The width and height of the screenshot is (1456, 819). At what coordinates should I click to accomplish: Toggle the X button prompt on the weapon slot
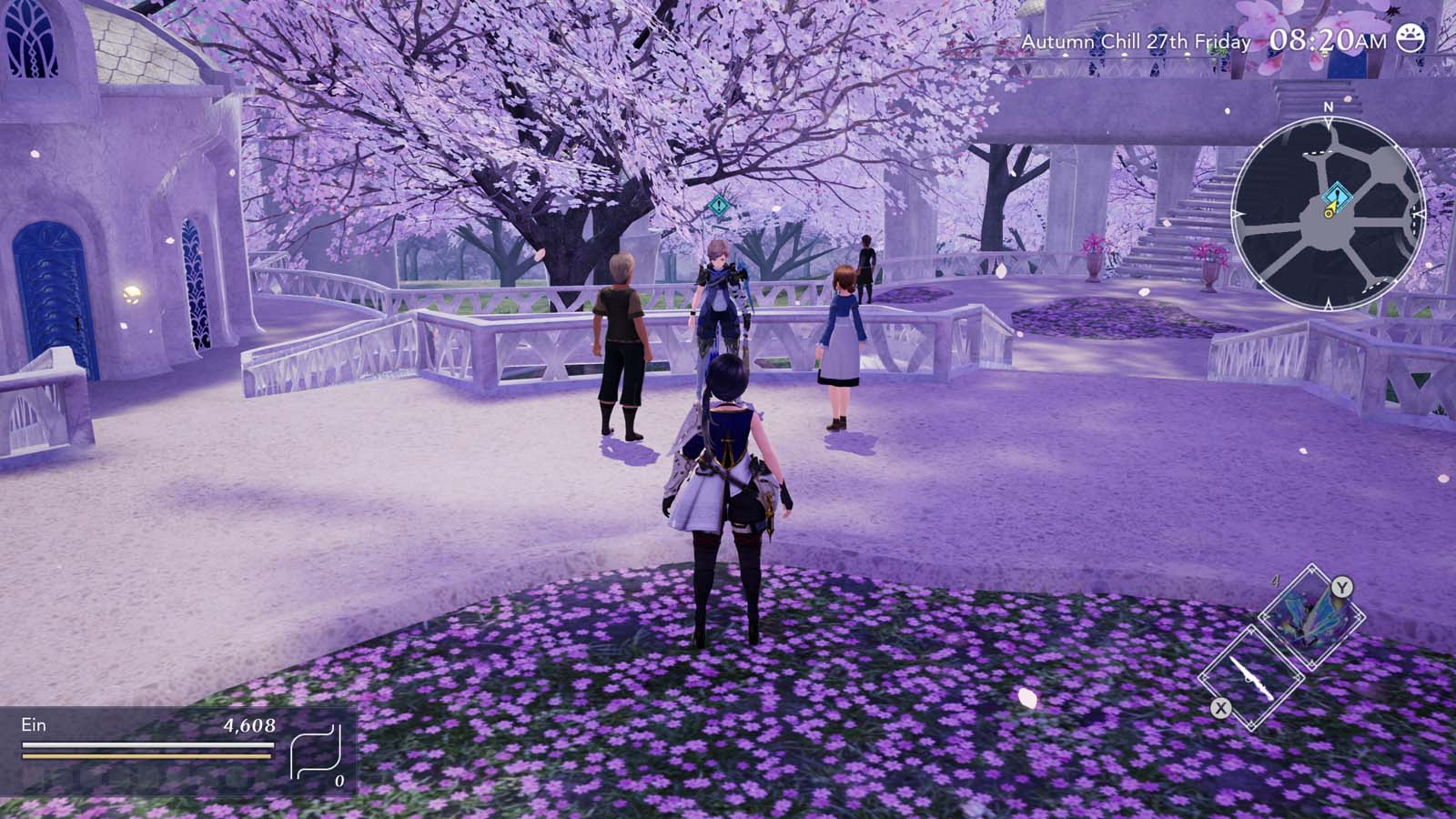pos(1220,708)
